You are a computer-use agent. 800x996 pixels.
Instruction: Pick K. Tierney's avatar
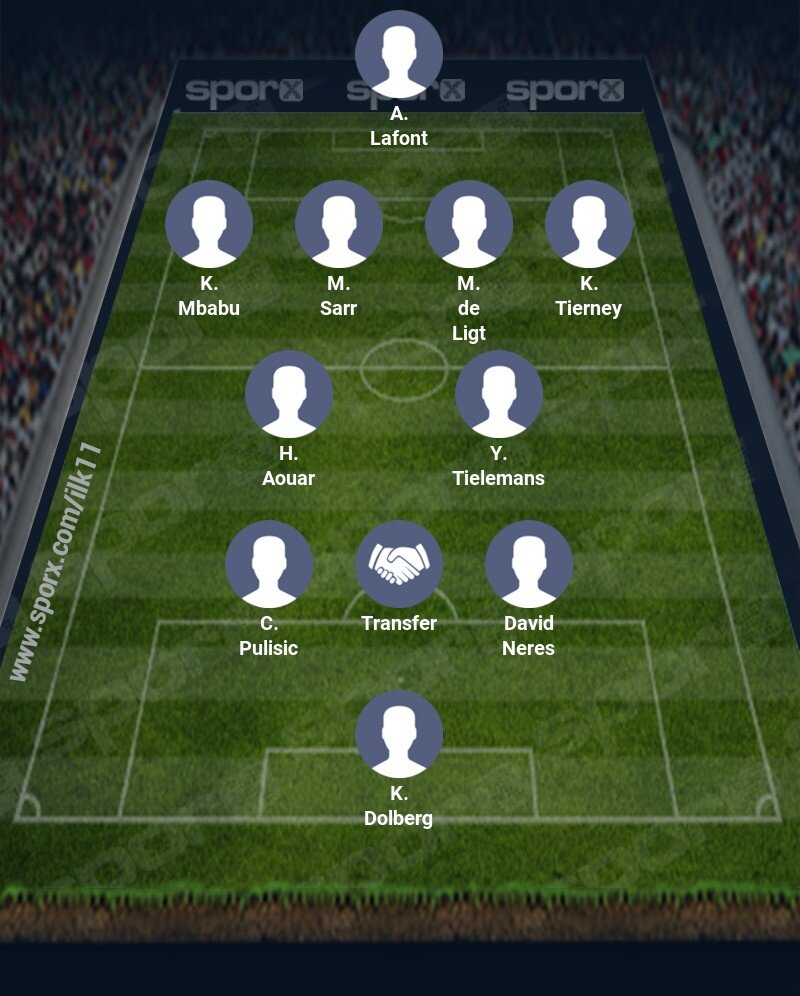click(589, 224)
